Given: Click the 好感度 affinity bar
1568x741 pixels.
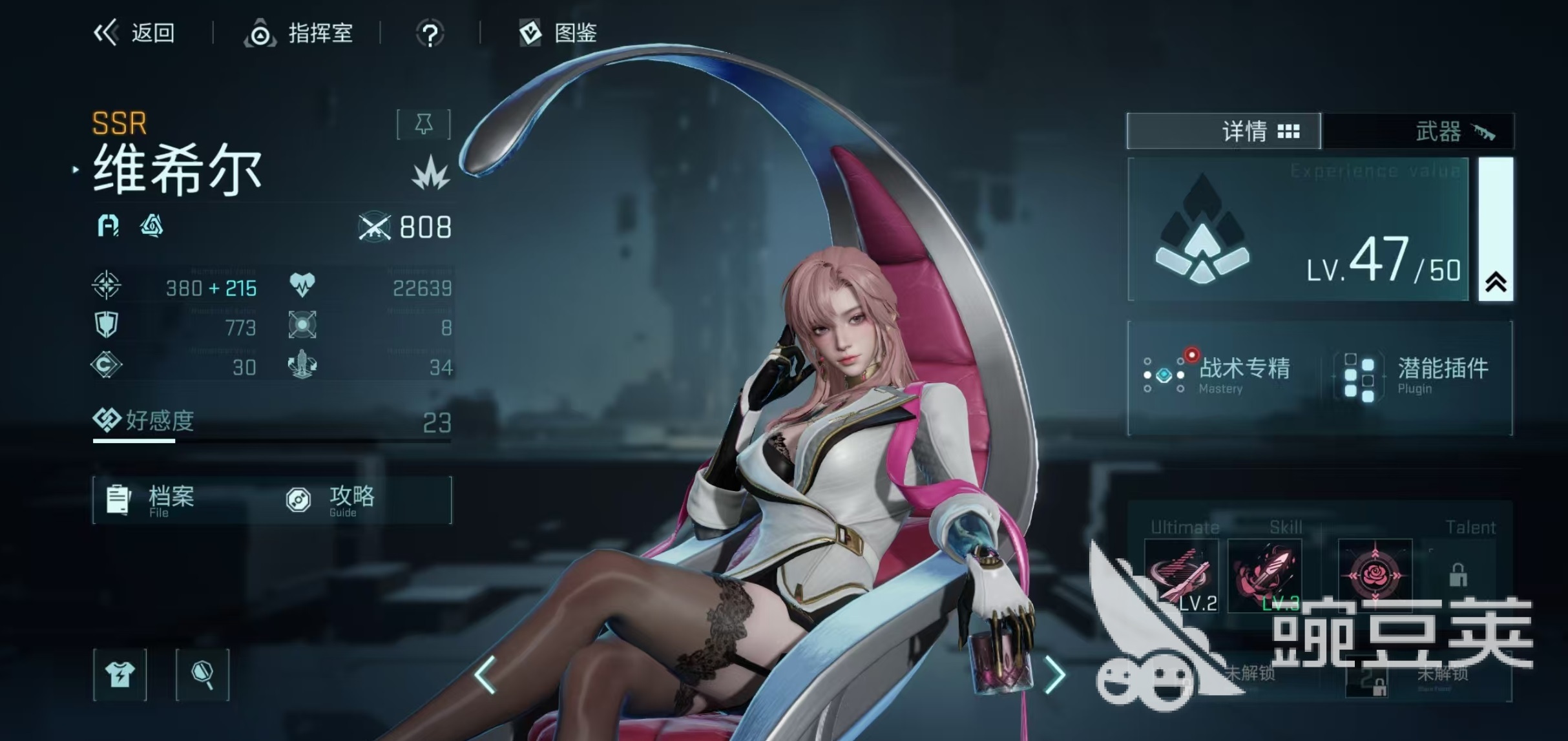Looking at the screenshot, I should (271, 424).
